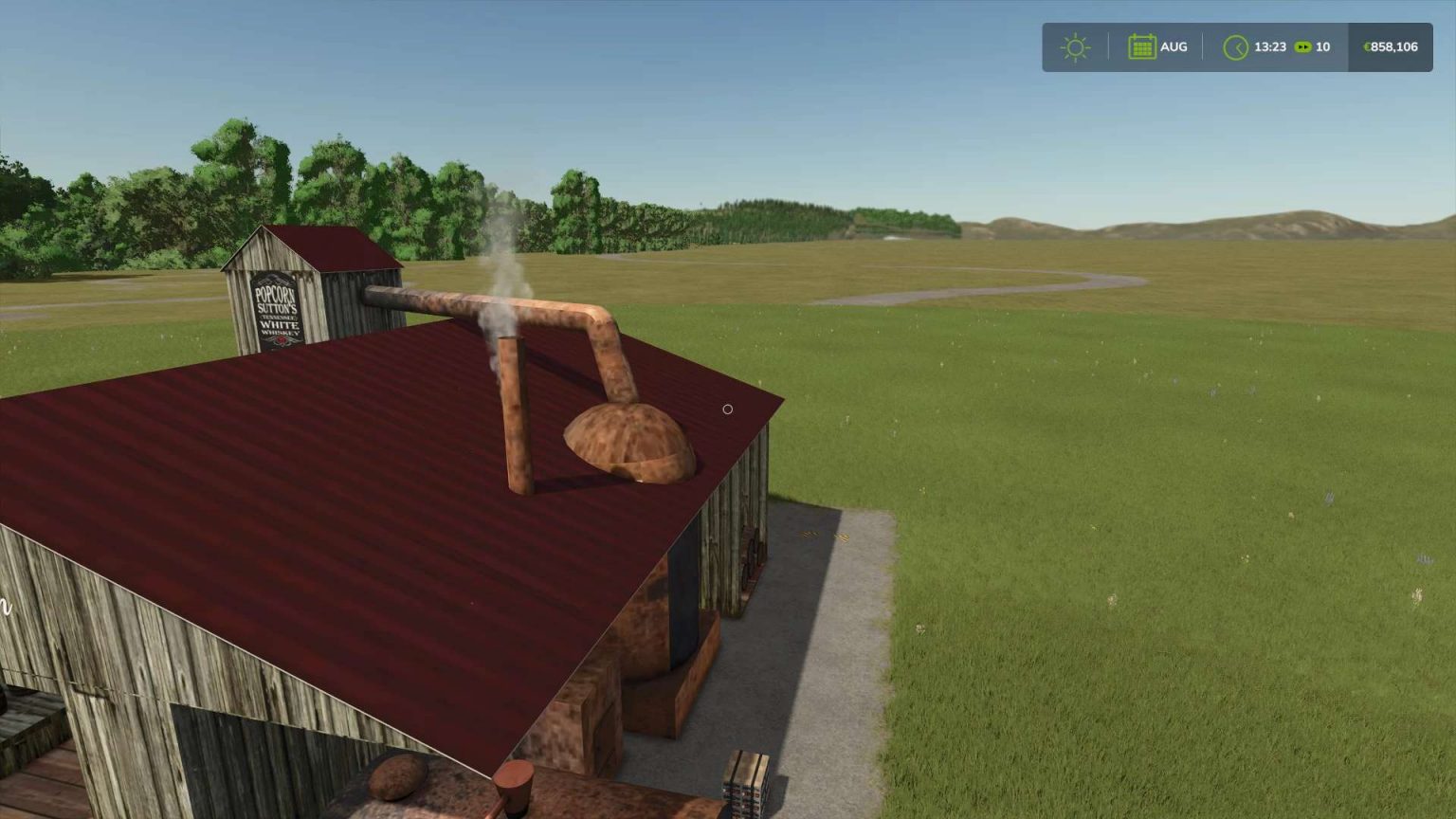Select the weather forecast indicator
The height and width of the screenshot is (819, 1456).
point(1075,45)
